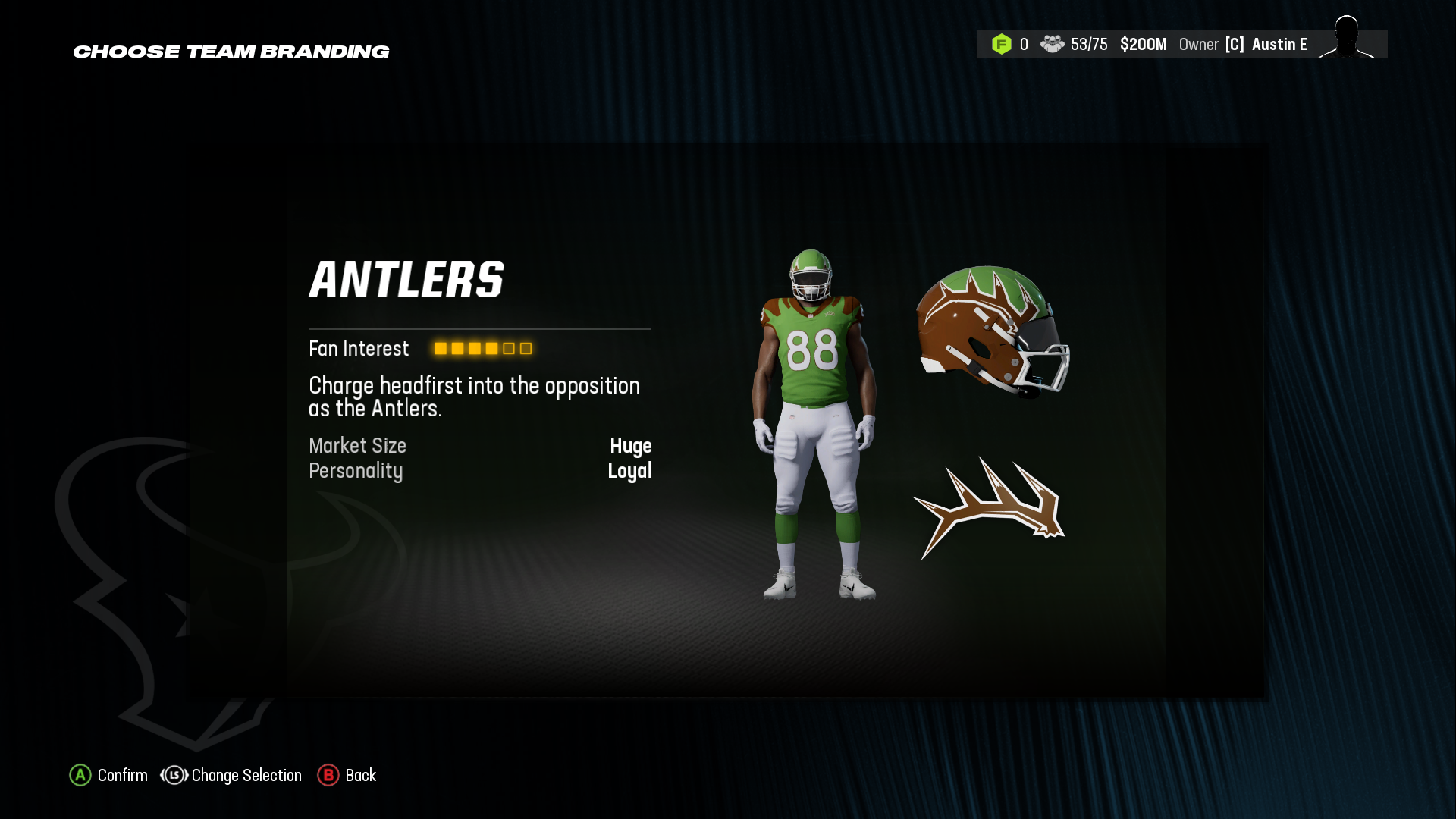This screenshot has height=819, width=1456.
Task: Click the LS Change Selection stick icon
Action: 174,776
